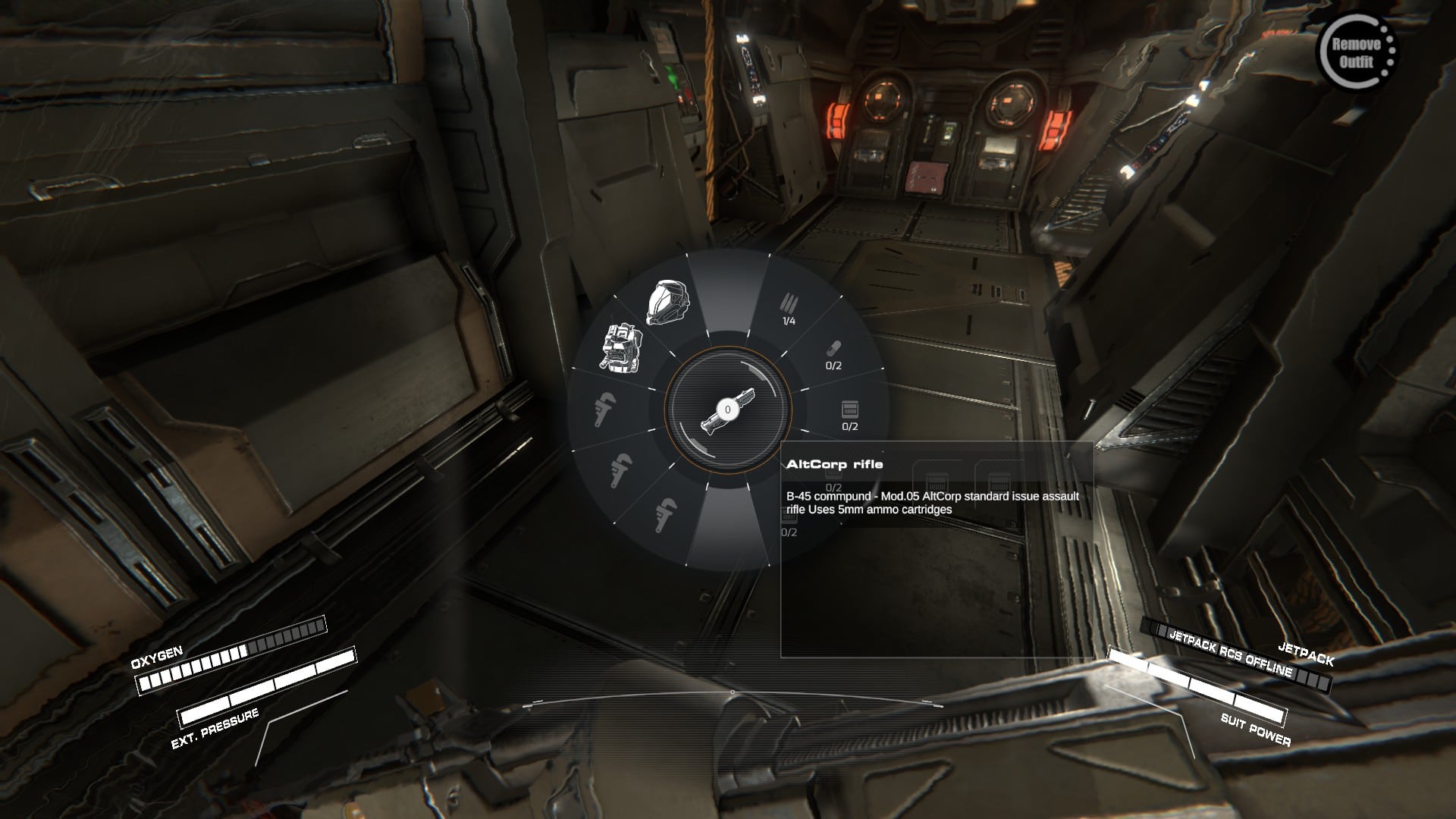1456x819 pixels.
Task: Select the pill capsule slot
Action: pos(833,353)
